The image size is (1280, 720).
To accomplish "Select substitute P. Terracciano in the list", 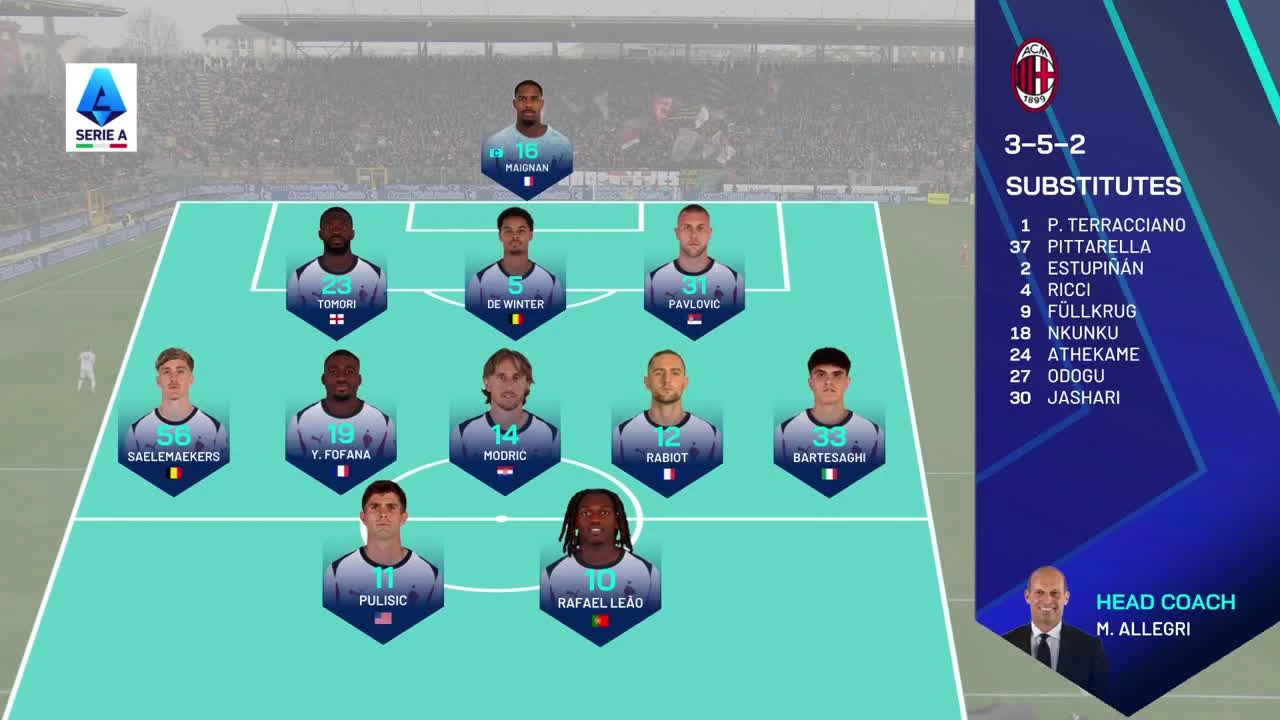I will coord(1116,225).
